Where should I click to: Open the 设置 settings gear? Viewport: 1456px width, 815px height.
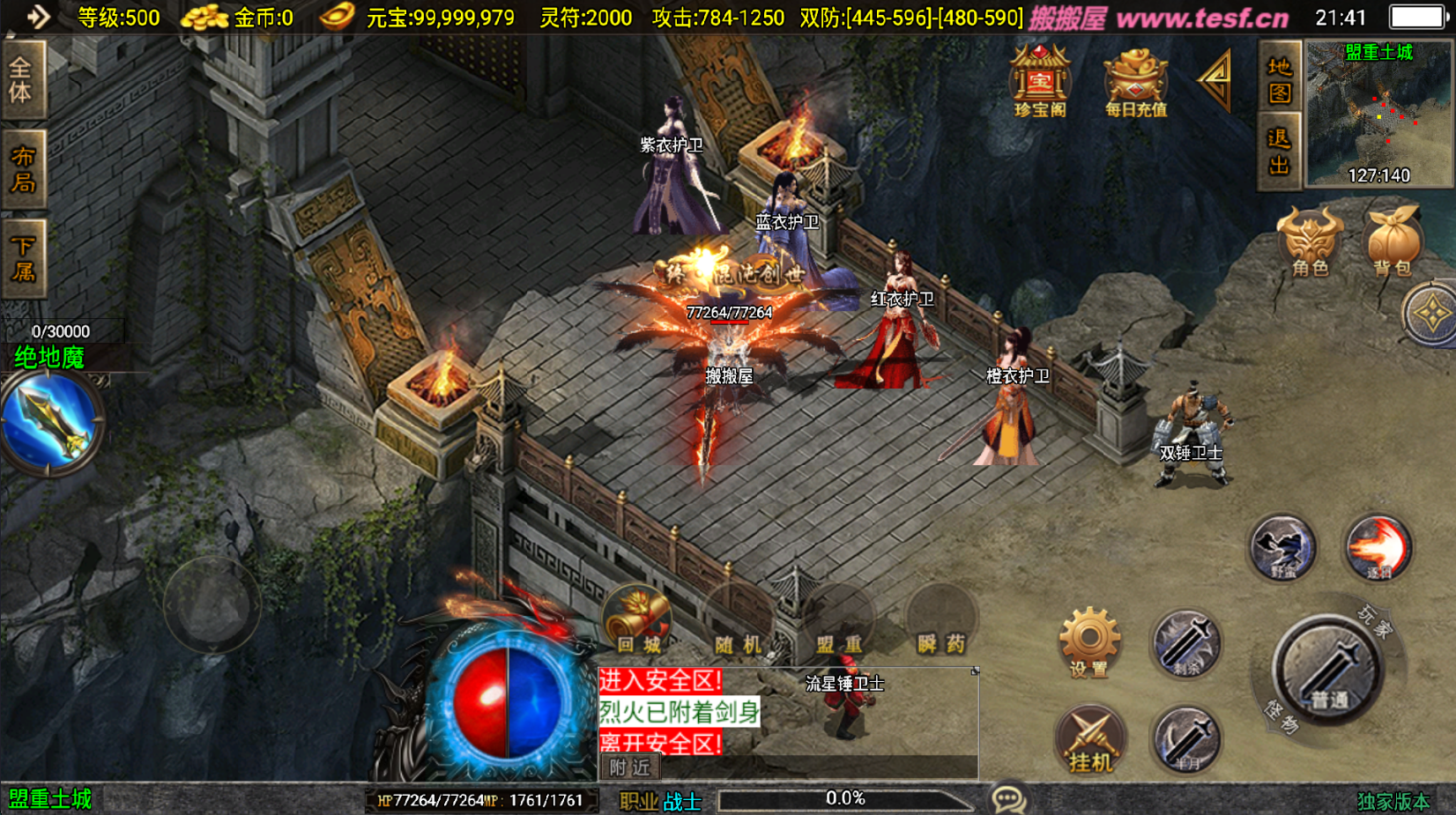[x=1089, y=641]
